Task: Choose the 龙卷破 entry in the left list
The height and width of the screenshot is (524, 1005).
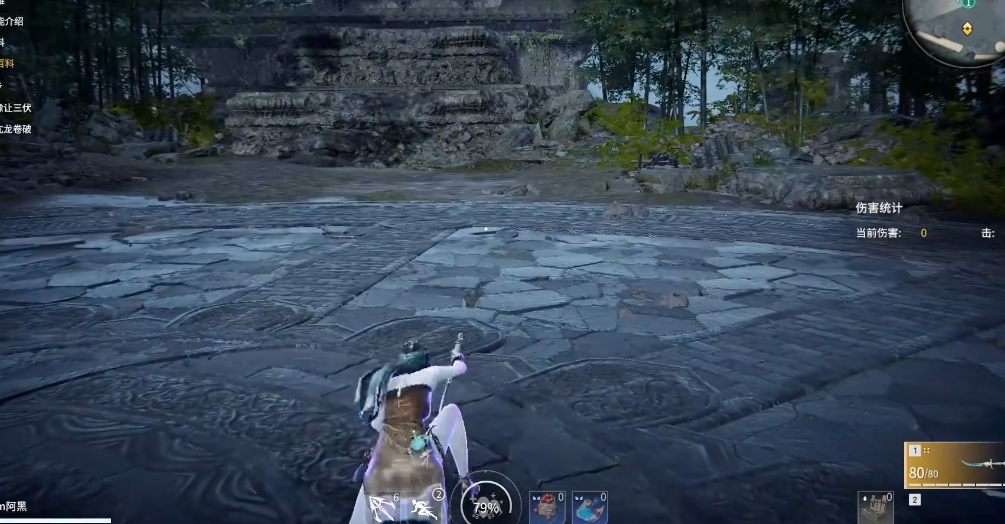Action: point(14,129)
